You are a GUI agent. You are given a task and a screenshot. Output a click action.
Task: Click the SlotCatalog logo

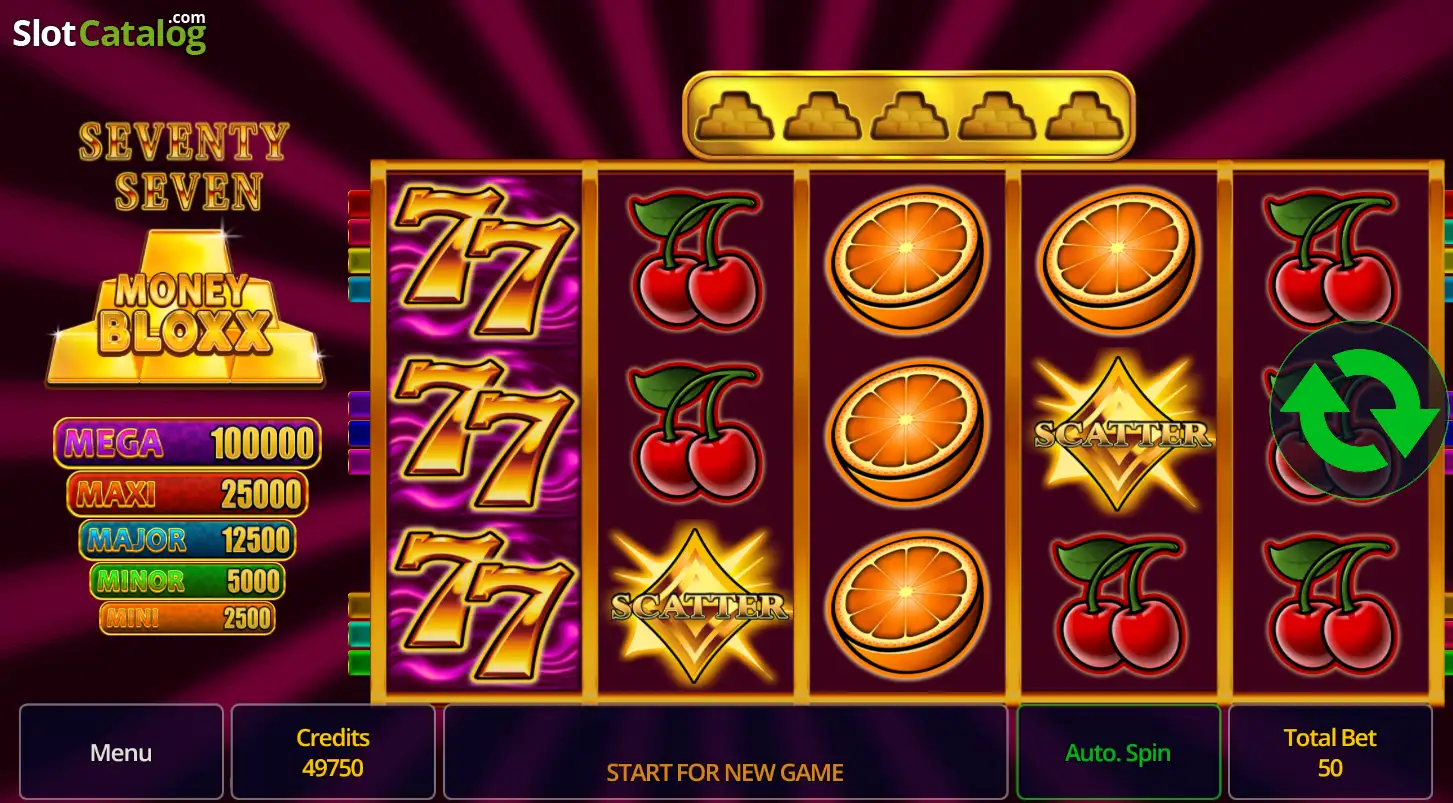point(109,32)
